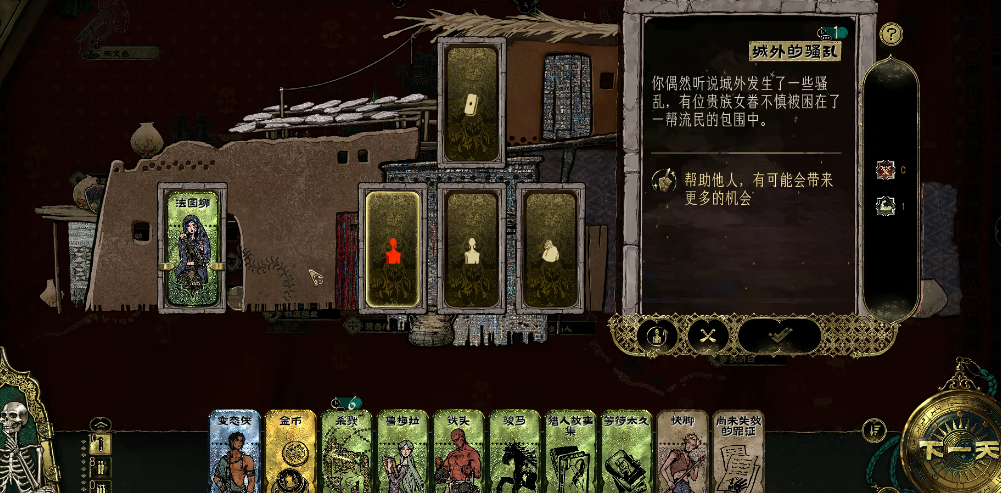Select the event slot with red figure
1001x493 pixels.
tap(392, 247)
